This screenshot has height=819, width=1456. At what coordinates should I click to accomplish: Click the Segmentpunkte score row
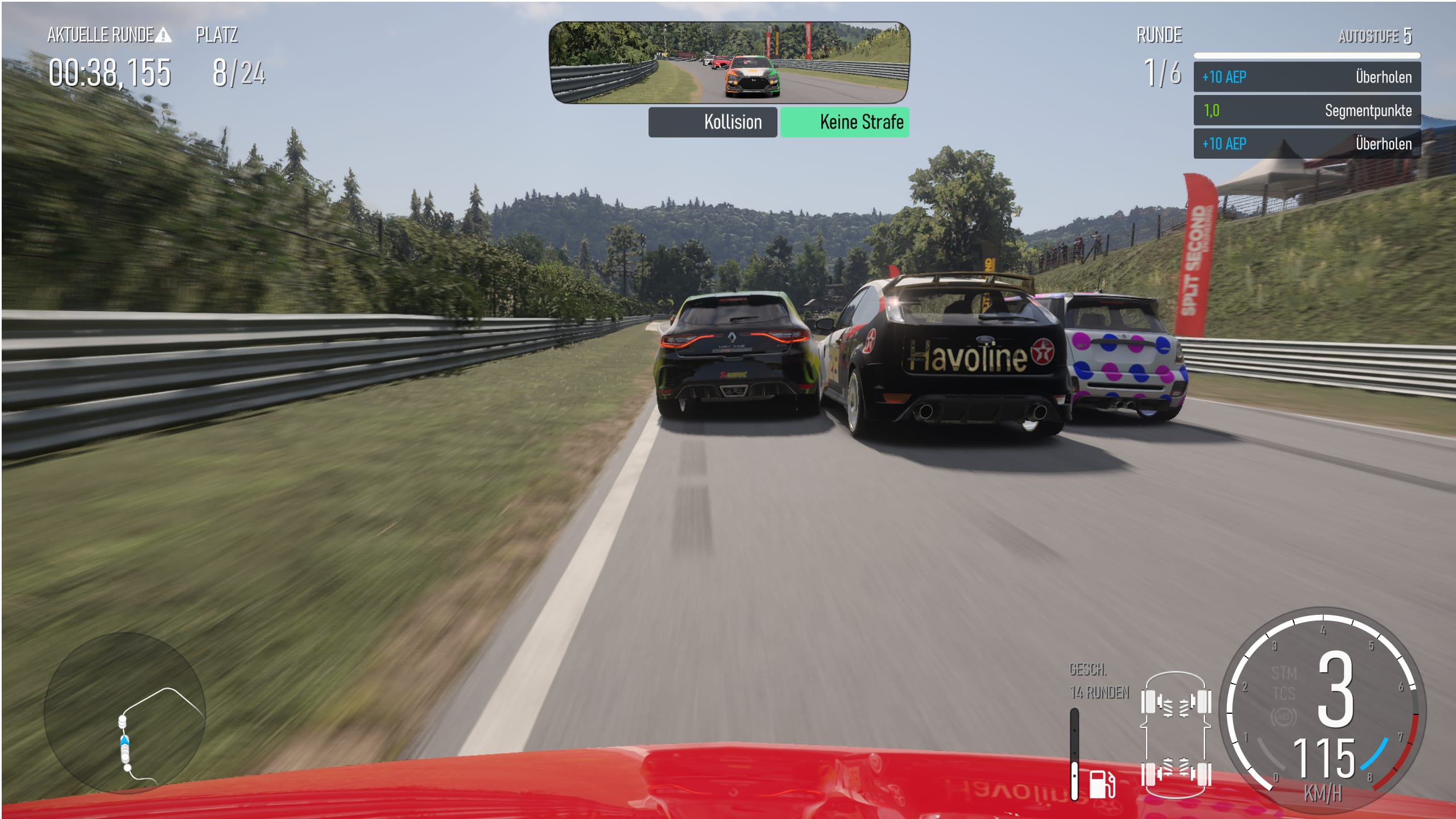pos(1306,110)
